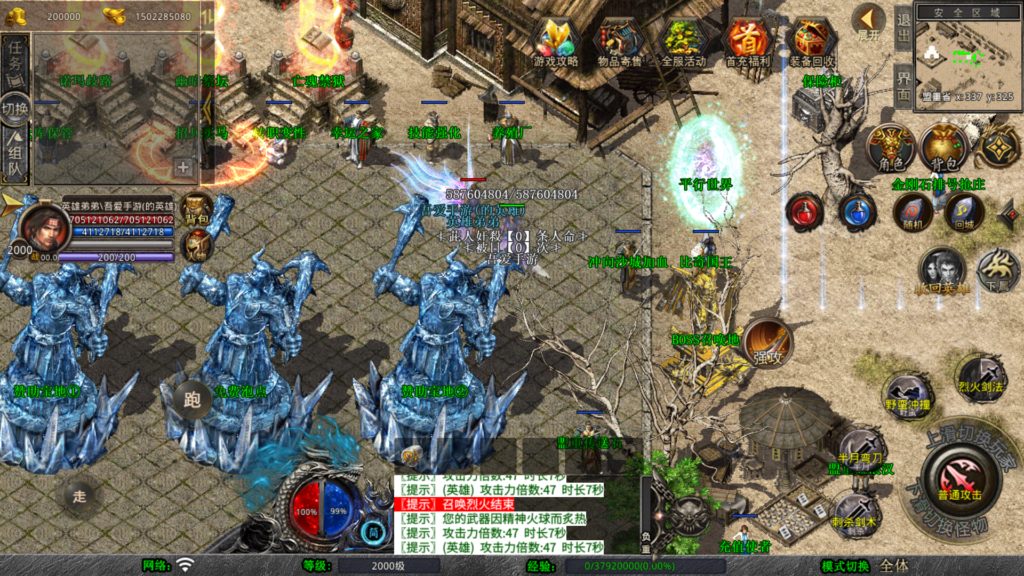
Task: Open the 游戏攻略 game guide icon
Action: (557, 40)
